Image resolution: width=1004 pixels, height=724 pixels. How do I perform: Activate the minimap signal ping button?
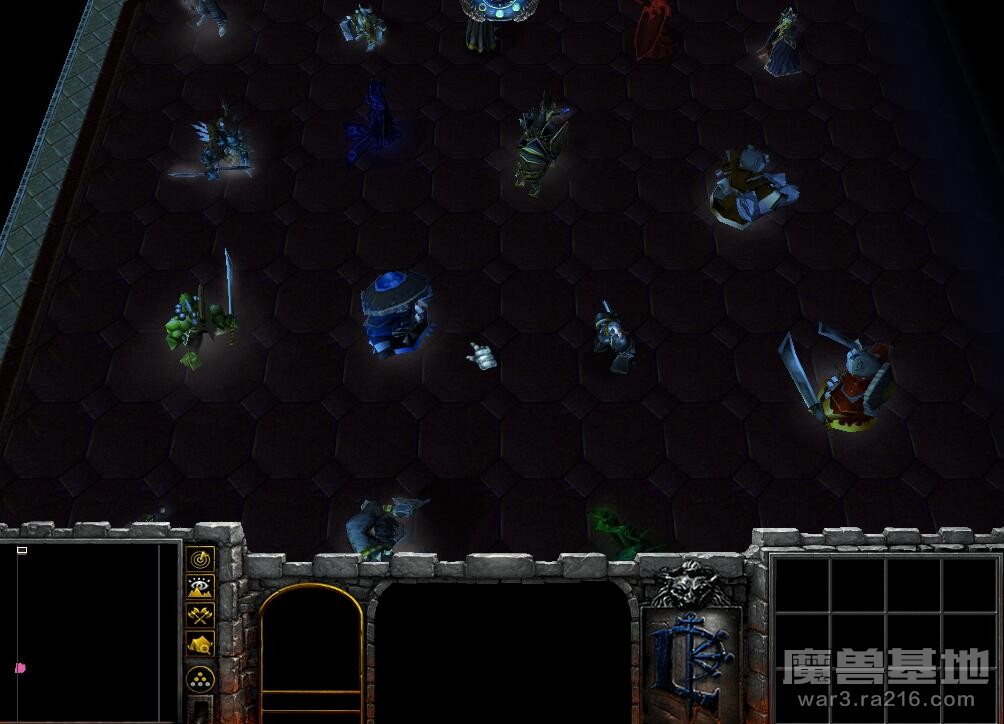click(x=201, y=559)
